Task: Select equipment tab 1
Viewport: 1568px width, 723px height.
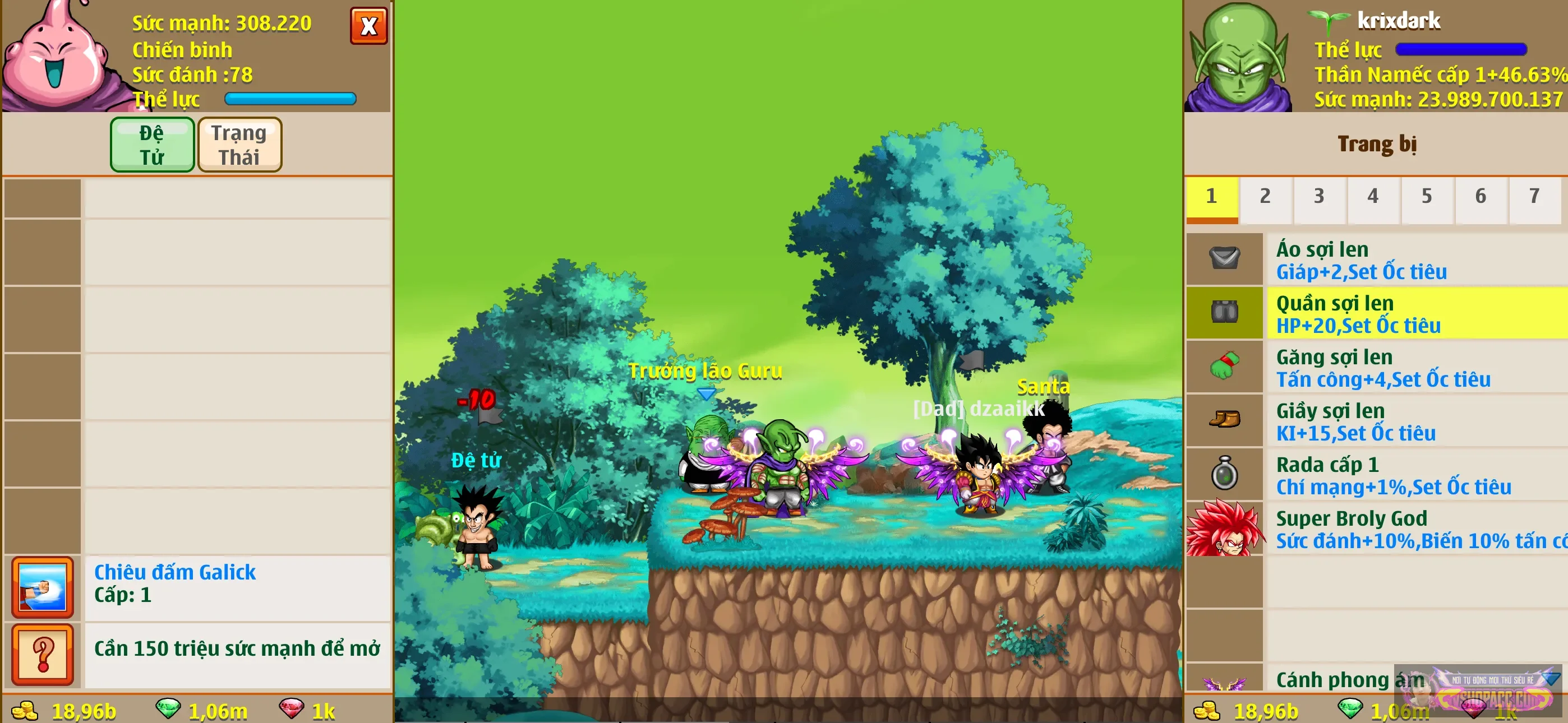Action: point(1211,198)
